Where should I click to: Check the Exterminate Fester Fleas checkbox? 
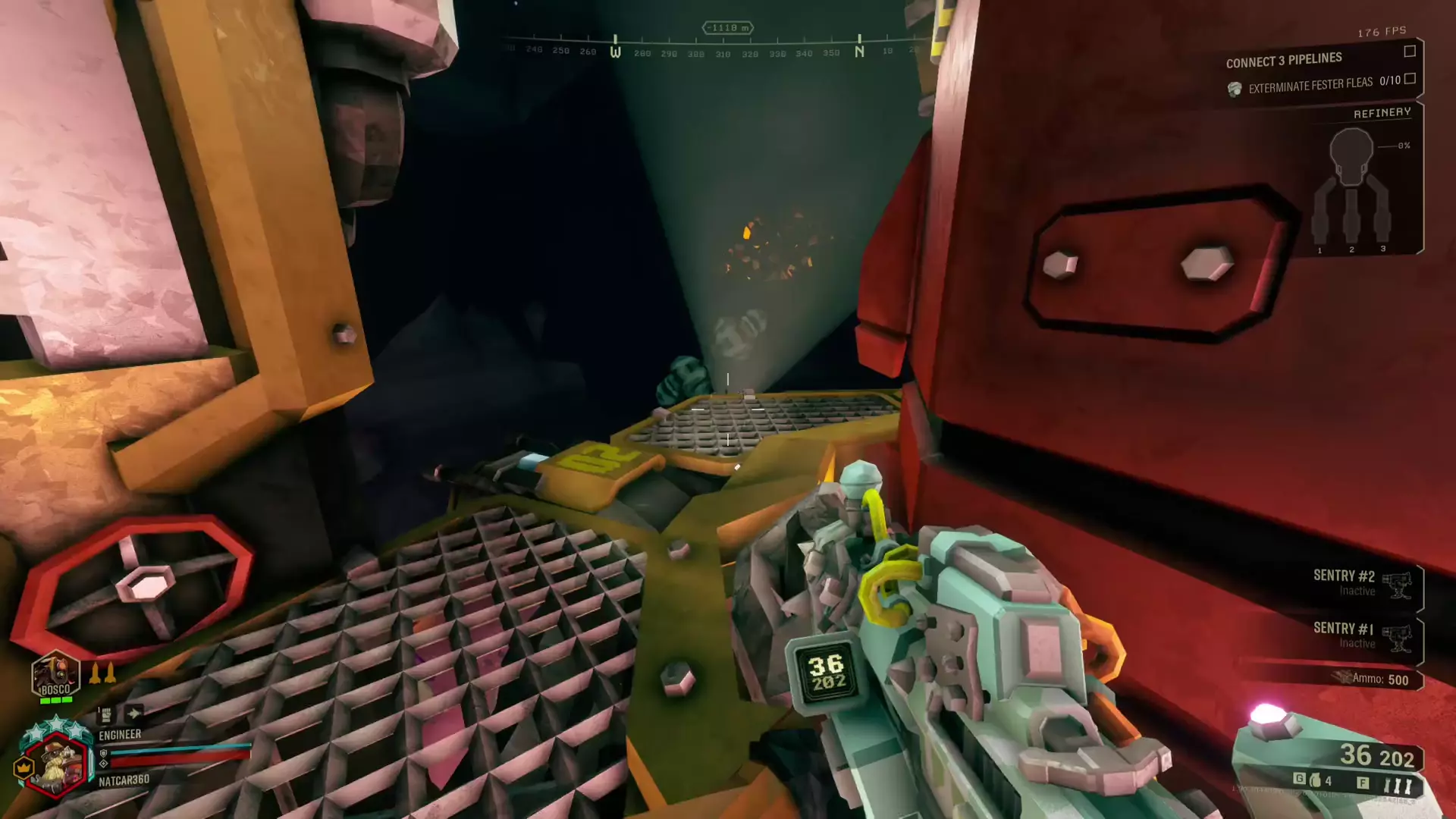click(1411, 80)
